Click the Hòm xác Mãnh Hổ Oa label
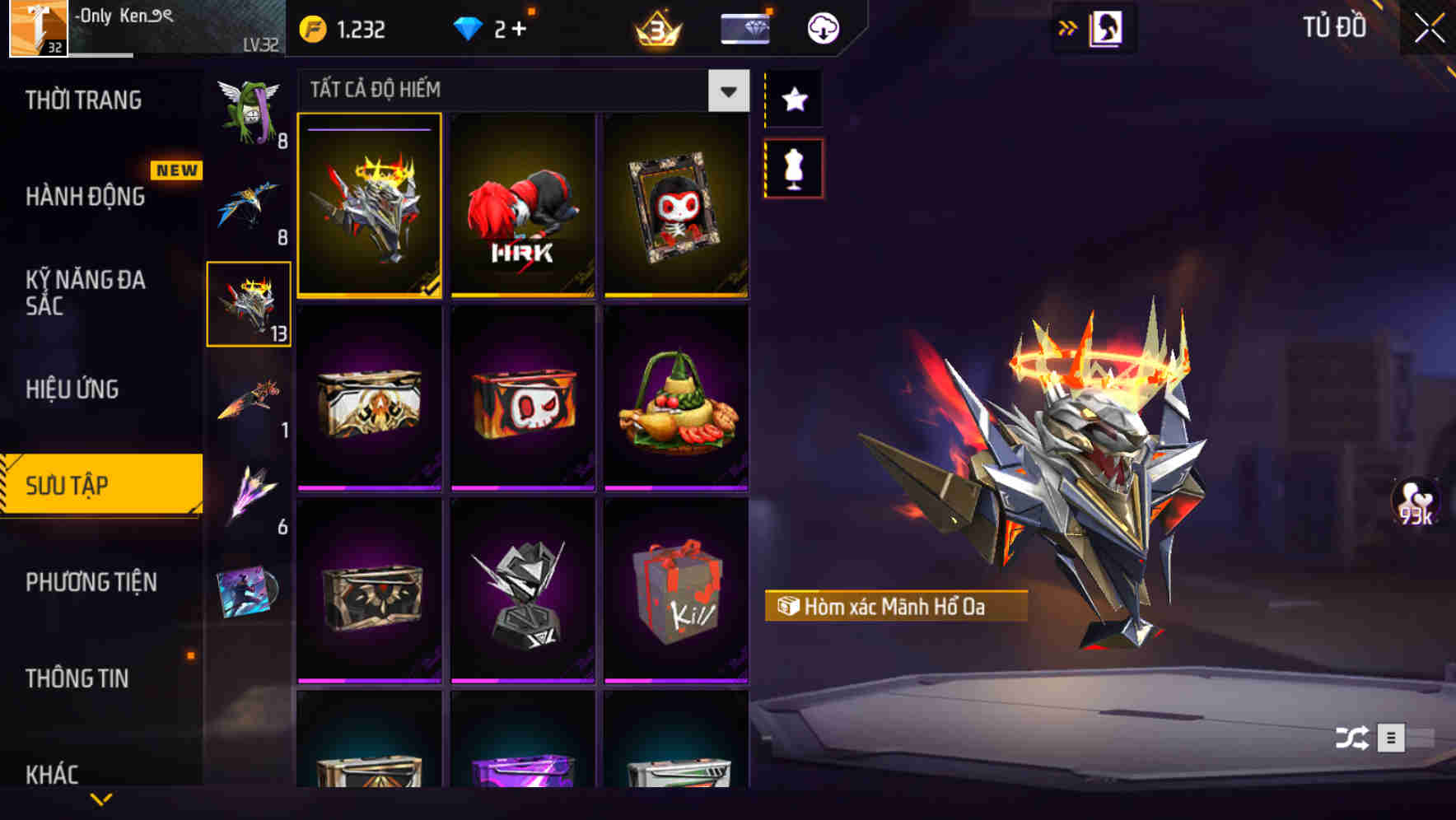The image size is (1456, 820). click(897, 607)
